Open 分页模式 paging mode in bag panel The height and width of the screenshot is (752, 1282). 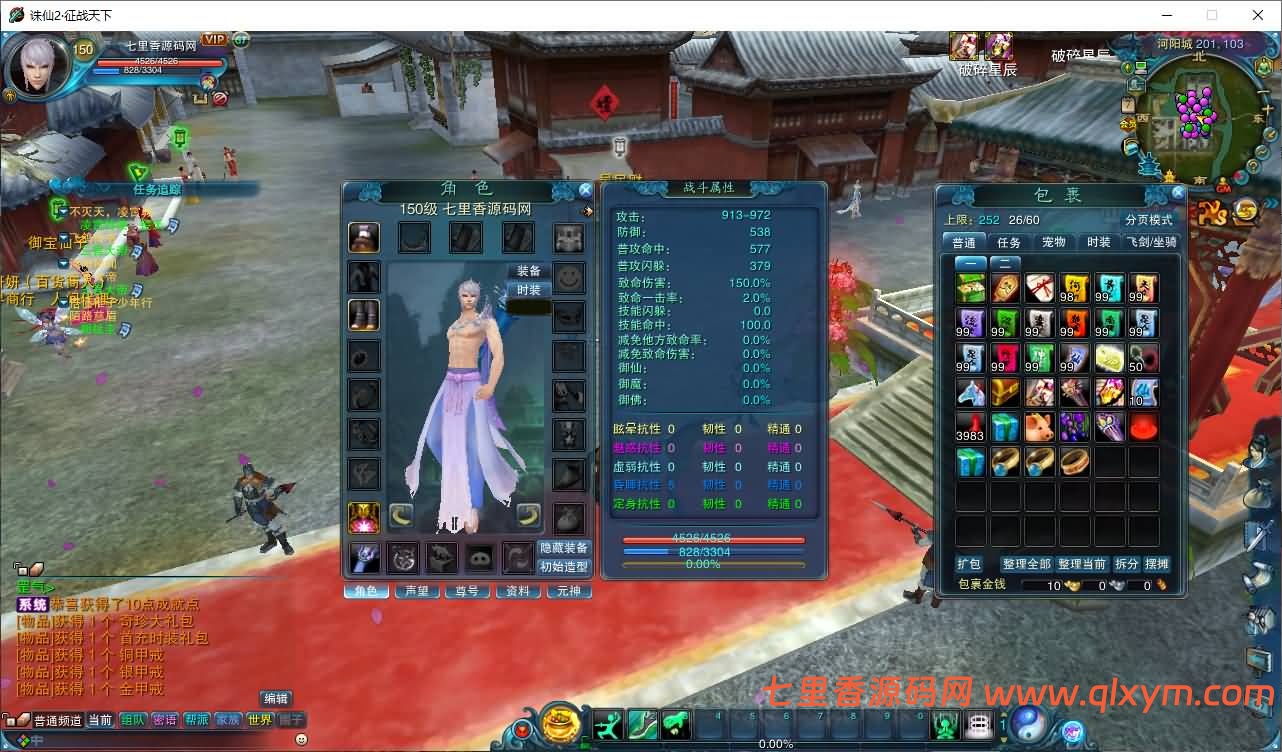coord(1150,220)
